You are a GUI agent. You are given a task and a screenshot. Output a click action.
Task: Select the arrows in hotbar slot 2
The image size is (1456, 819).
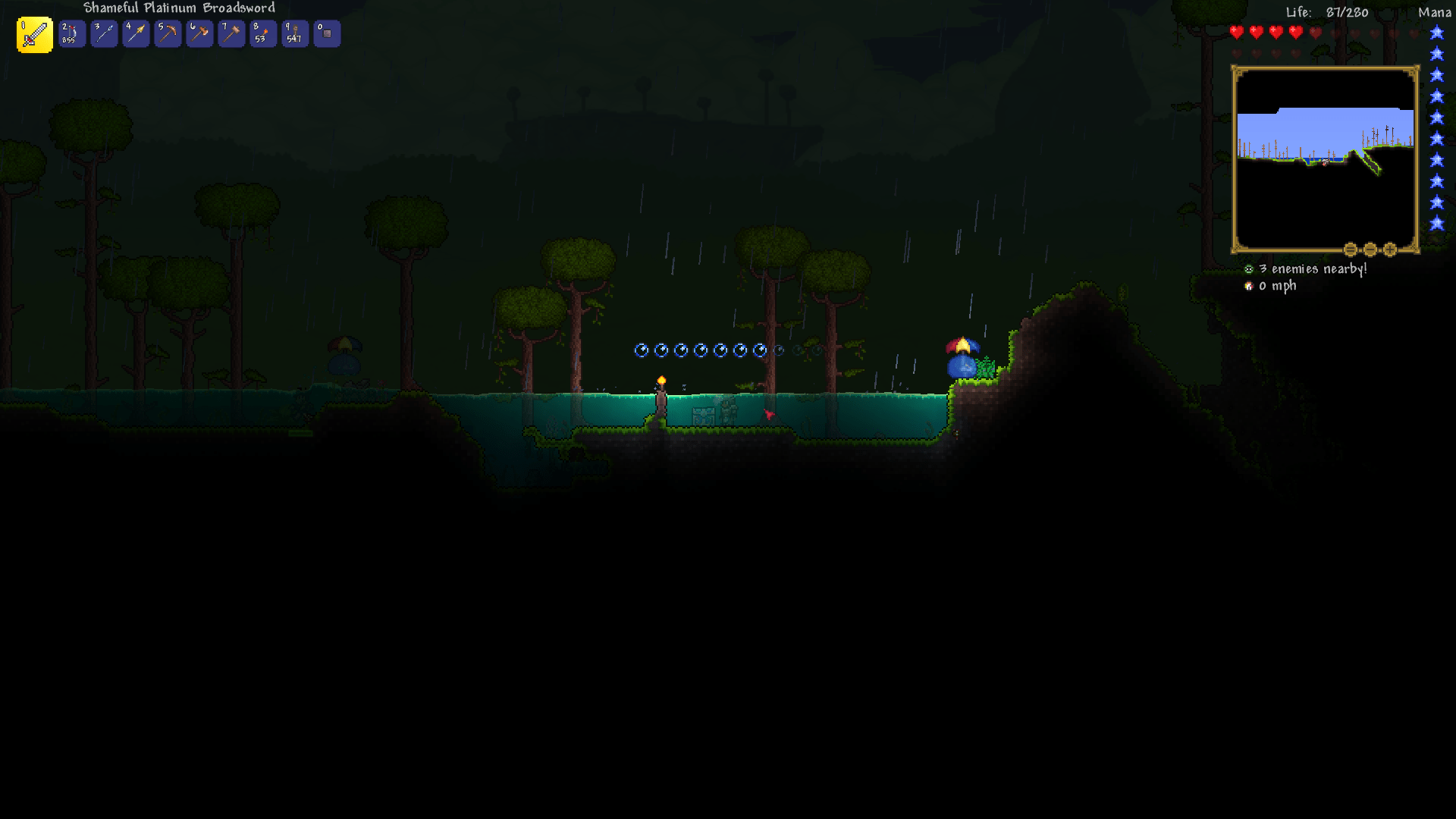tap(72, 33)
